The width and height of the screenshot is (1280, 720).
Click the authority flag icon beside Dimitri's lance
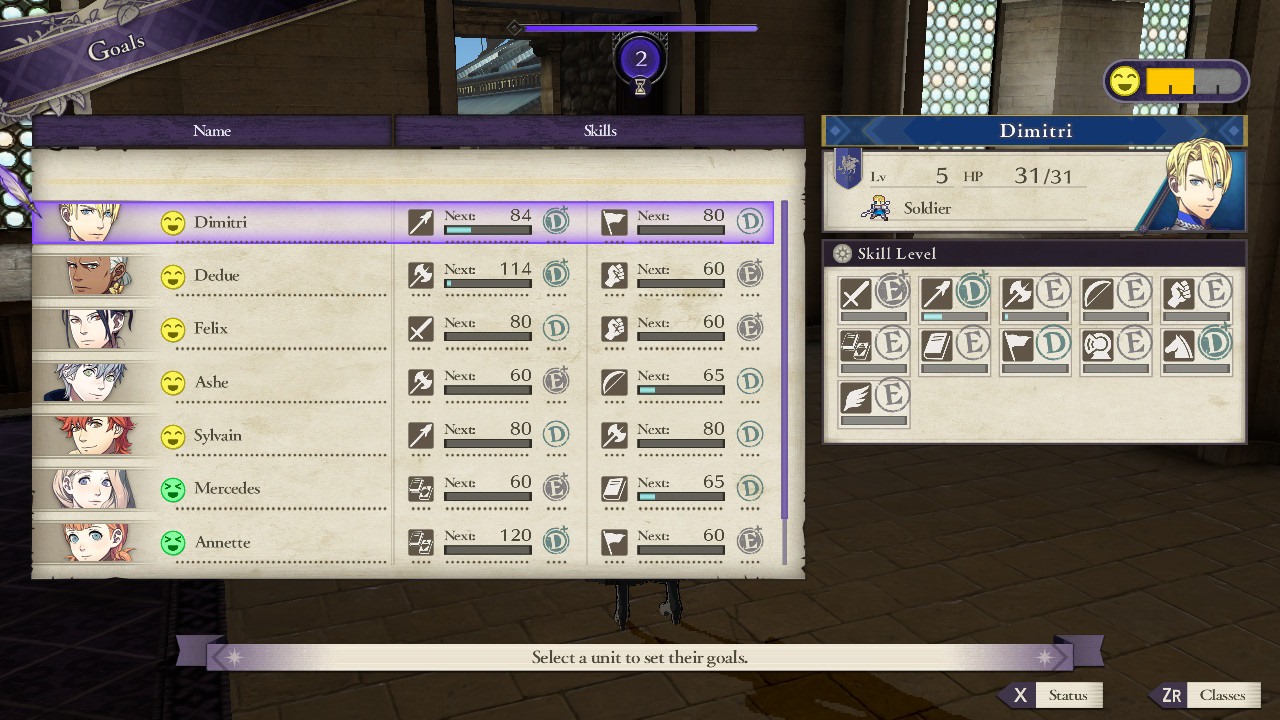point(614,221)
